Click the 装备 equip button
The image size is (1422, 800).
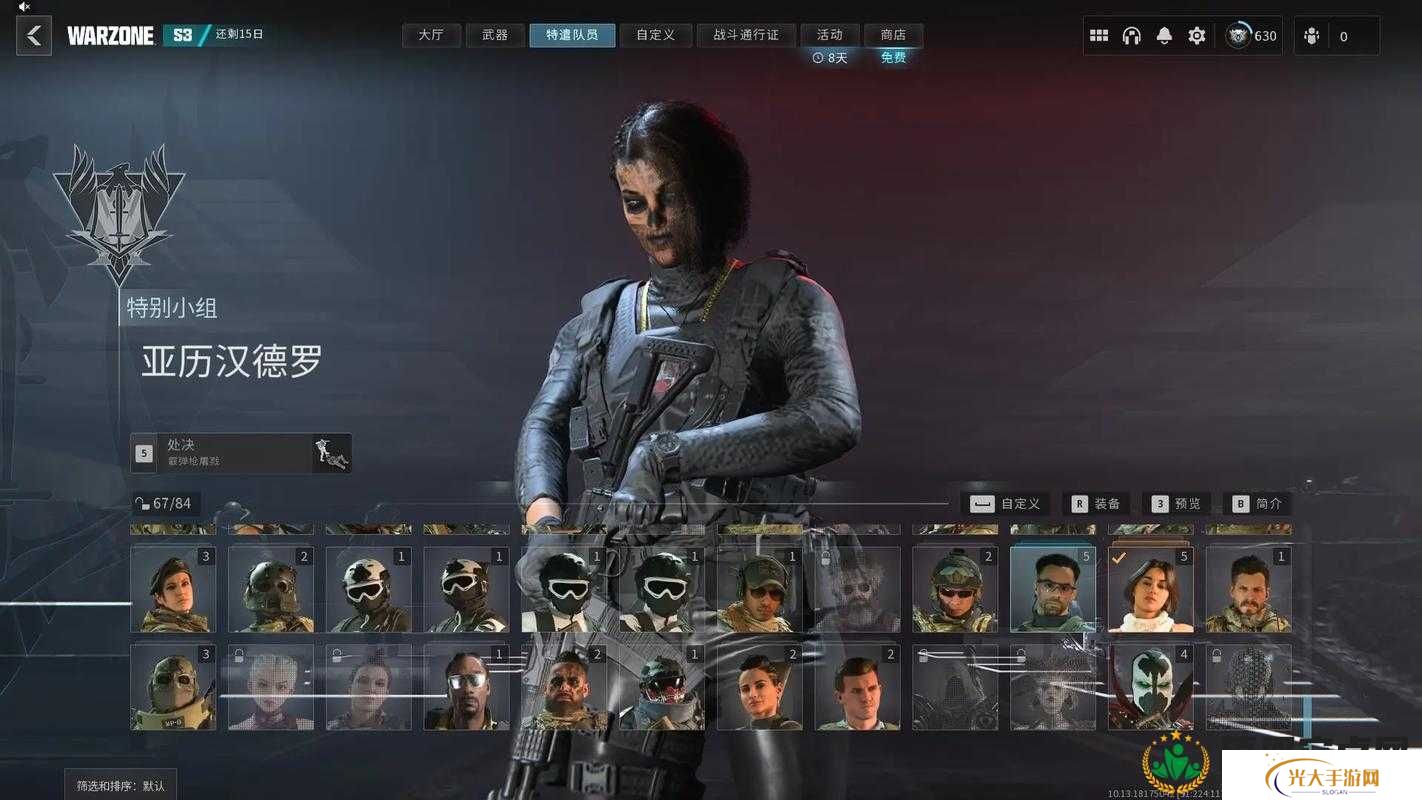pos(1096,504)
